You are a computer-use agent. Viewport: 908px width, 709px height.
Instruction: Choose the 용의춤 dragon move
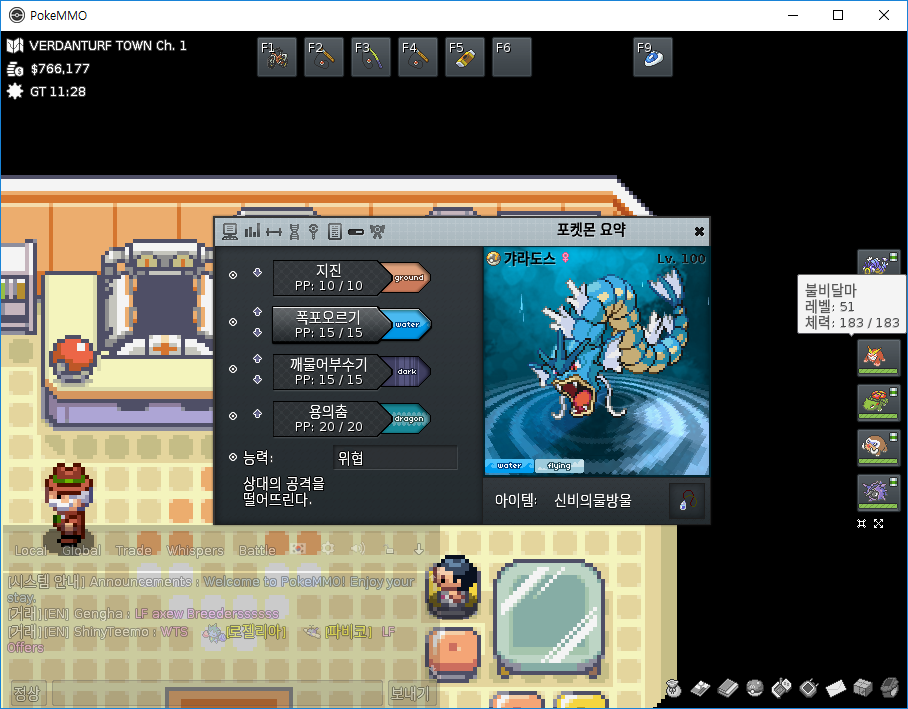(x=328, y=418)
